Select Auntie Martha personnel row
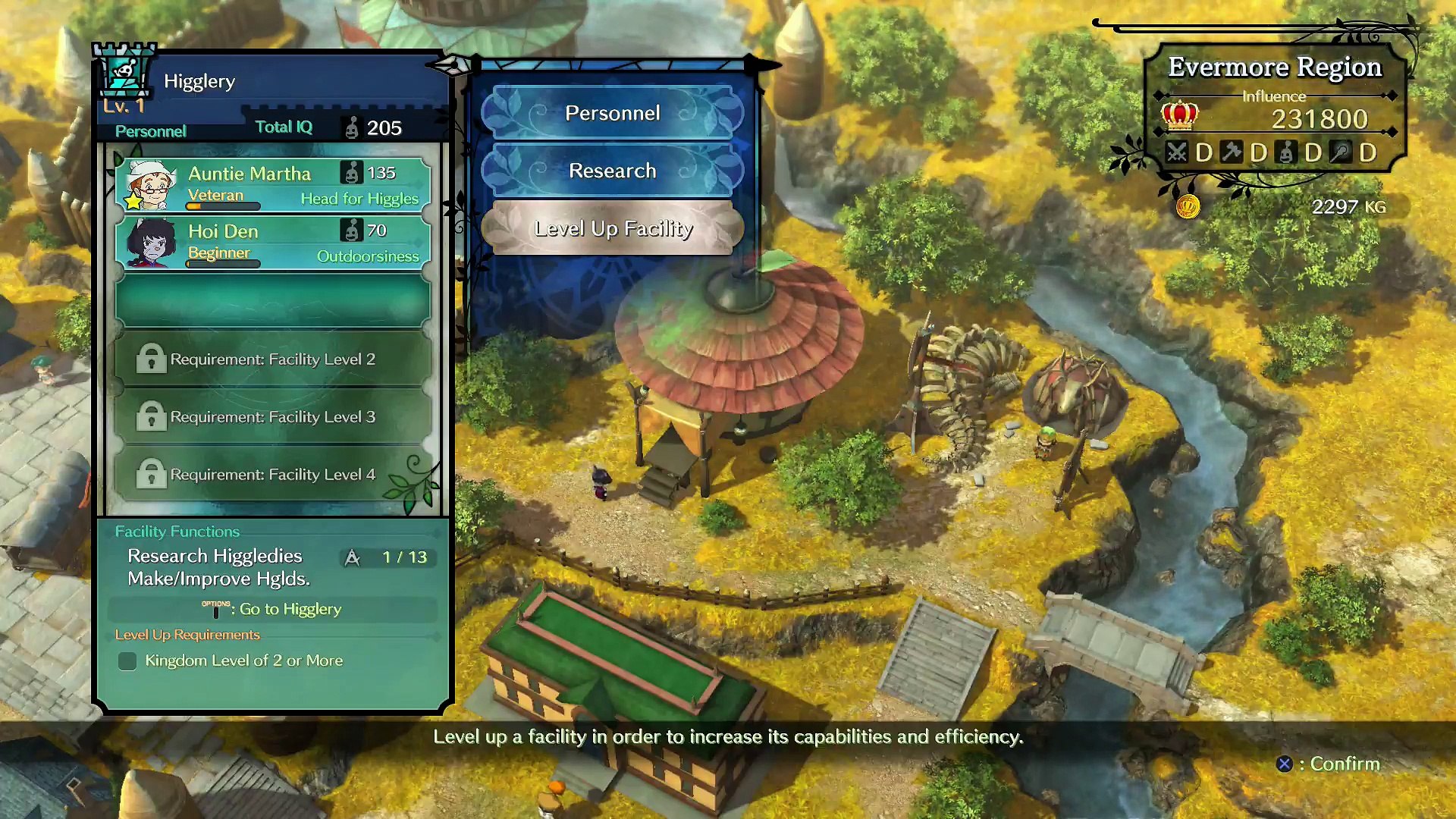 (273, 184)
